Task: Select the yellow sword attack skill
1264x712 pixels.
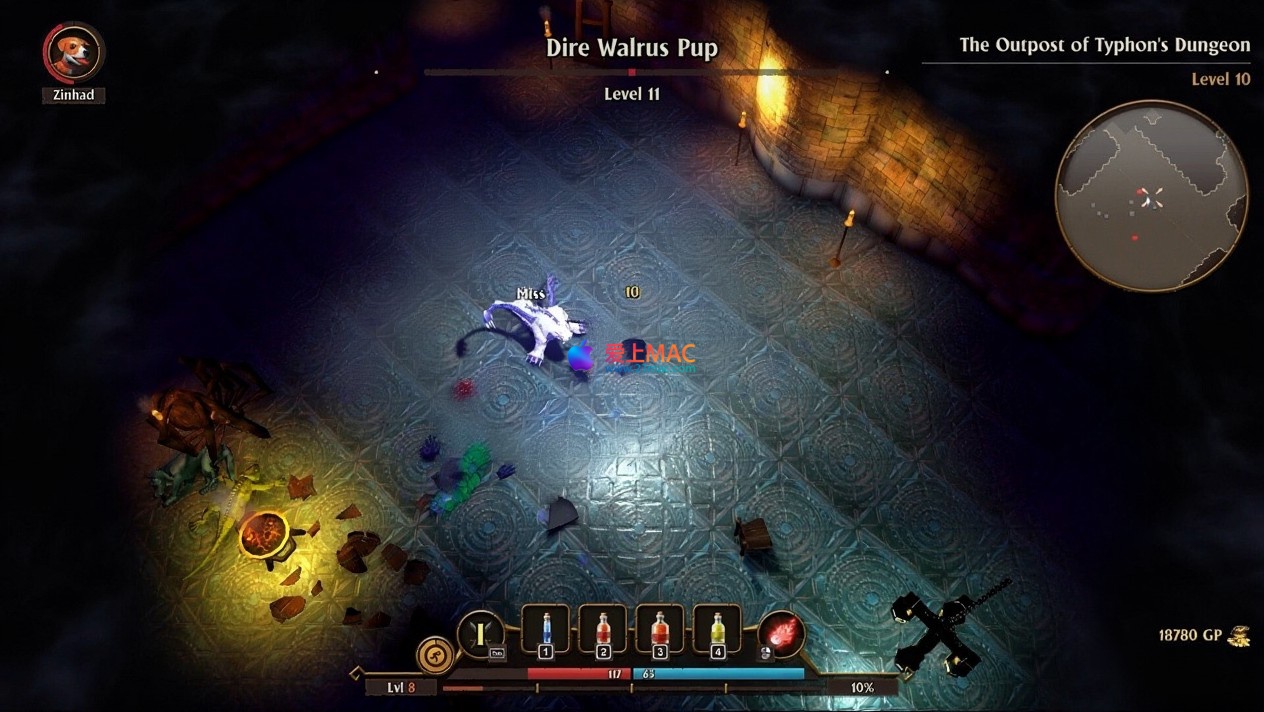Action: (x=481, y=634)
